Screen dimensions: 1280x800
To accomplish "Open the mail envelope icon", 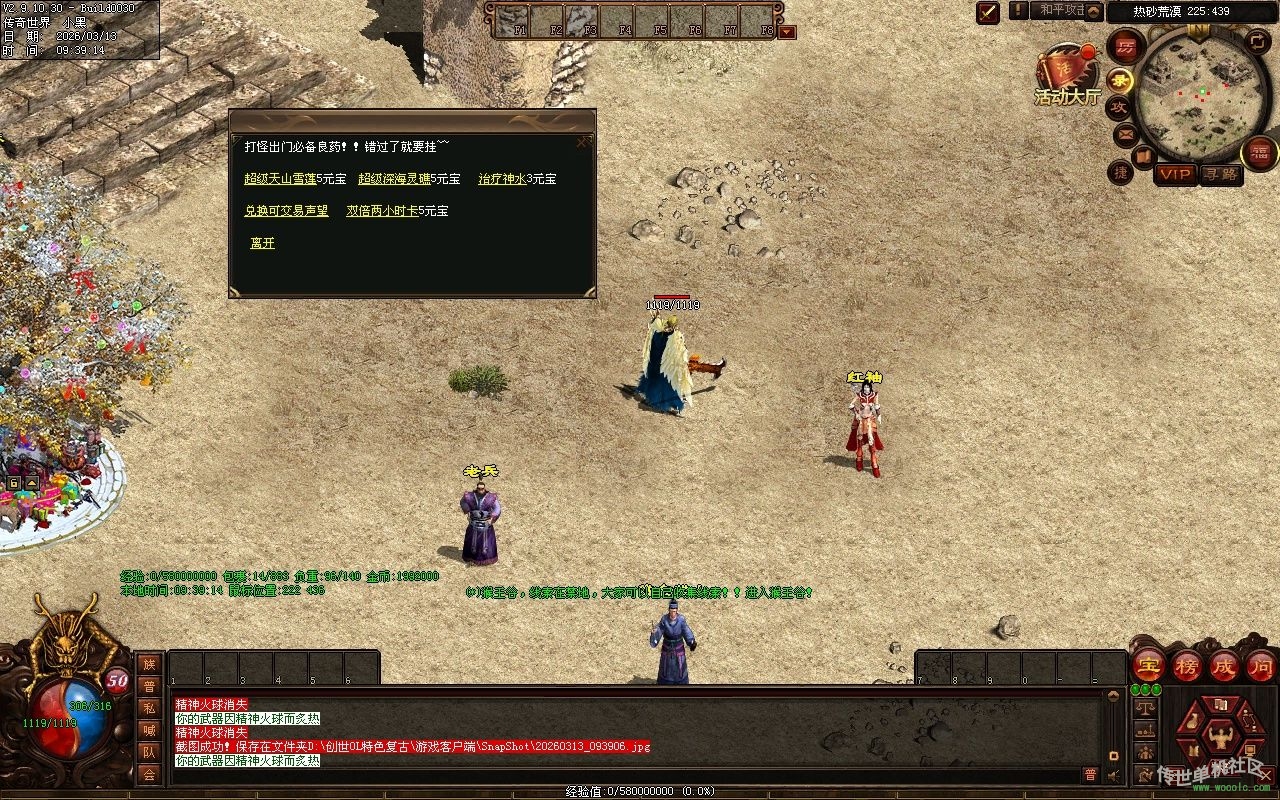I will [1126, 134].
